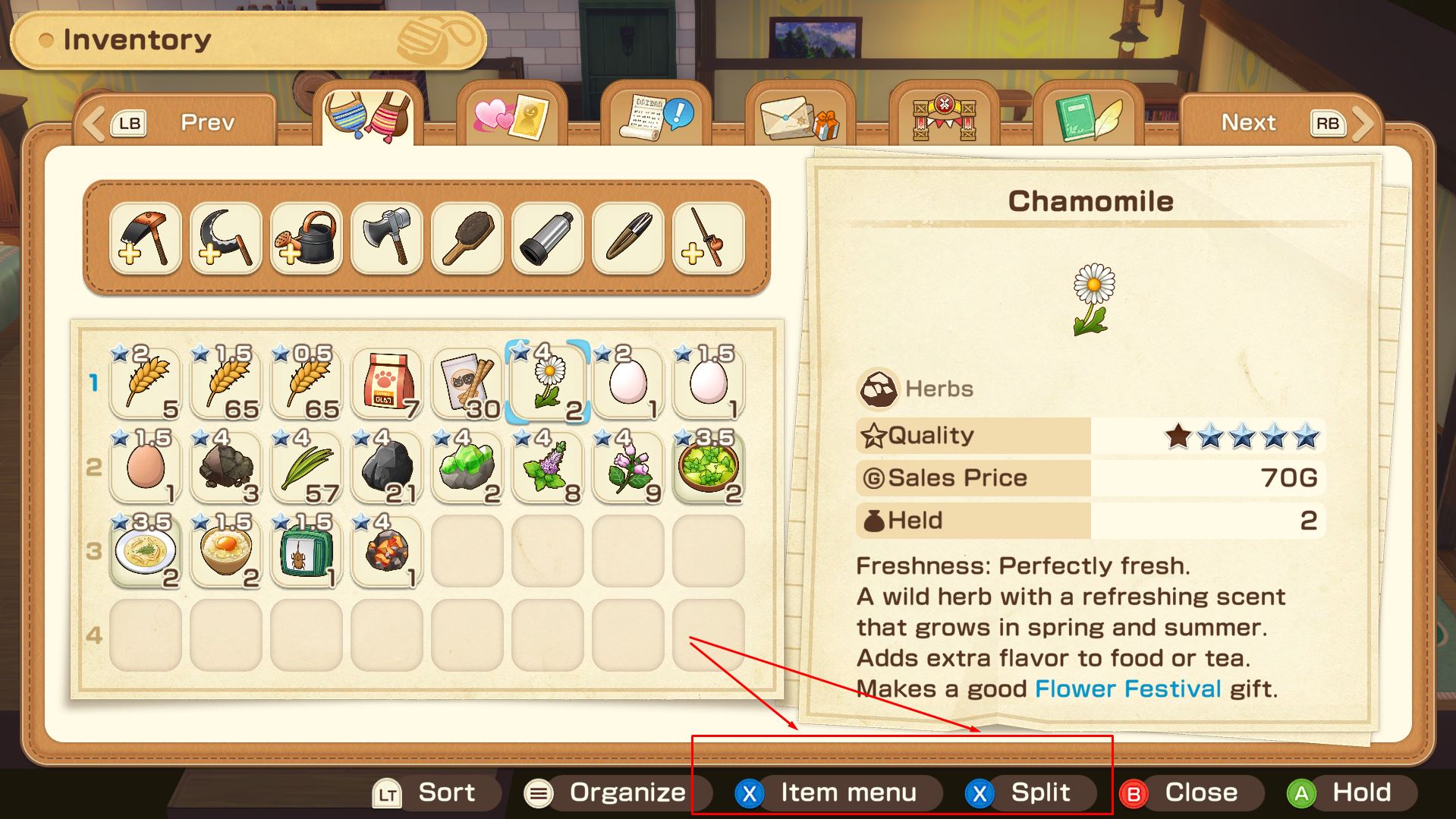The image size is (1456, 819).
Task: Open the Flower Festival link in the description
Action: (x=1127, y=688)
